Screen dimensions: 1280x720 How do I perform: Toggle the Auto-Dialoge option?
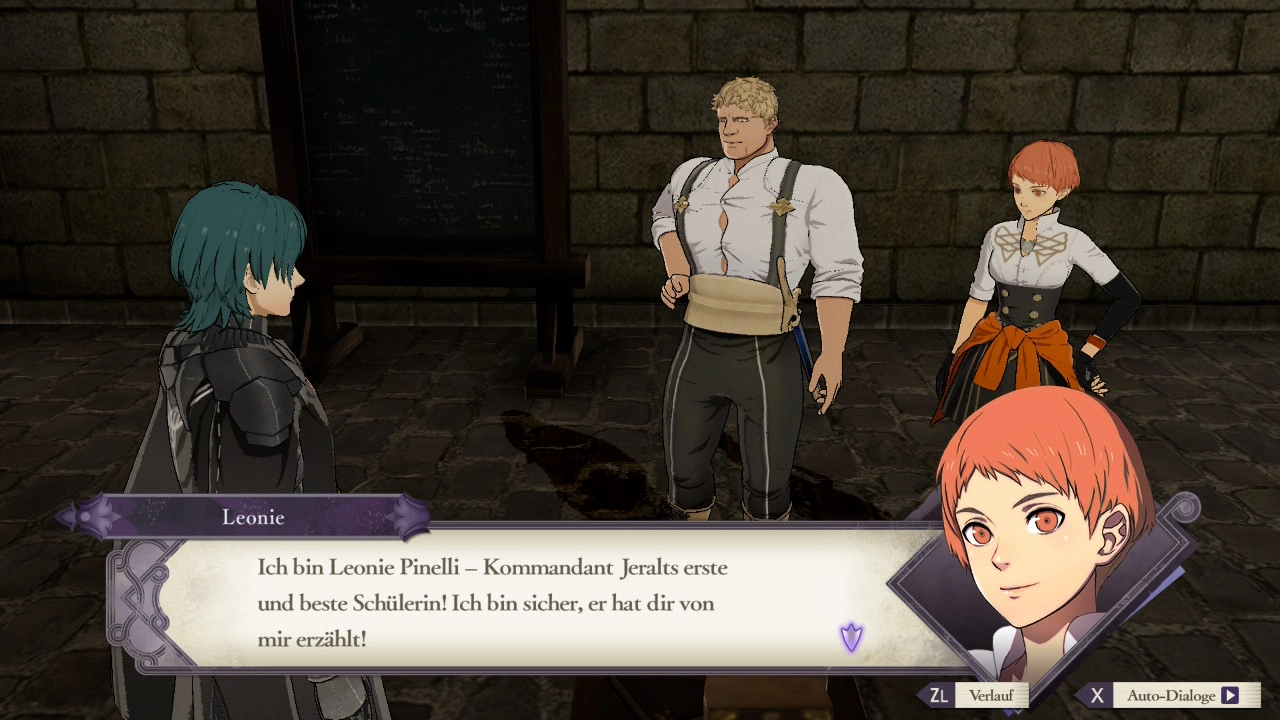(x=1171, y=695)
